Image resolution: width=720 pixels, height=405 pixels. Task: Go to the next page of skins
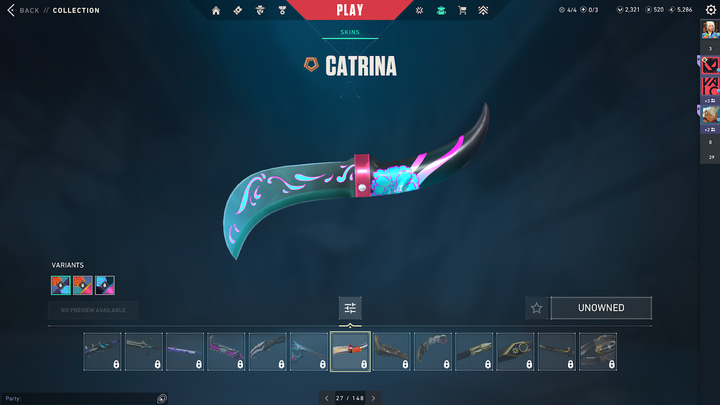374,398
